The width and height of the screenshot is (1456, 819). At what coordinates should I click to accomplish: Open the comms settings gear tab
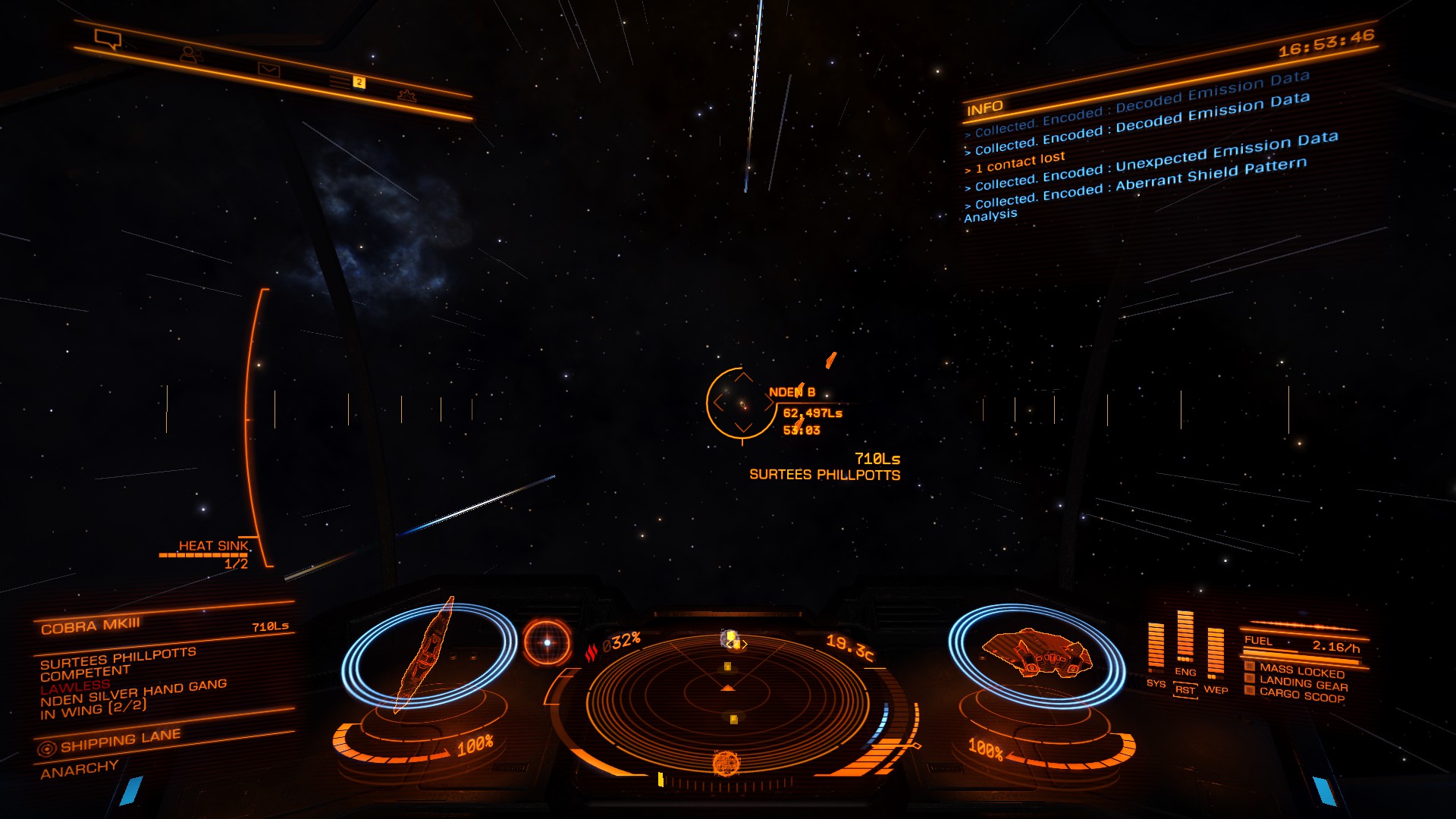407,96
